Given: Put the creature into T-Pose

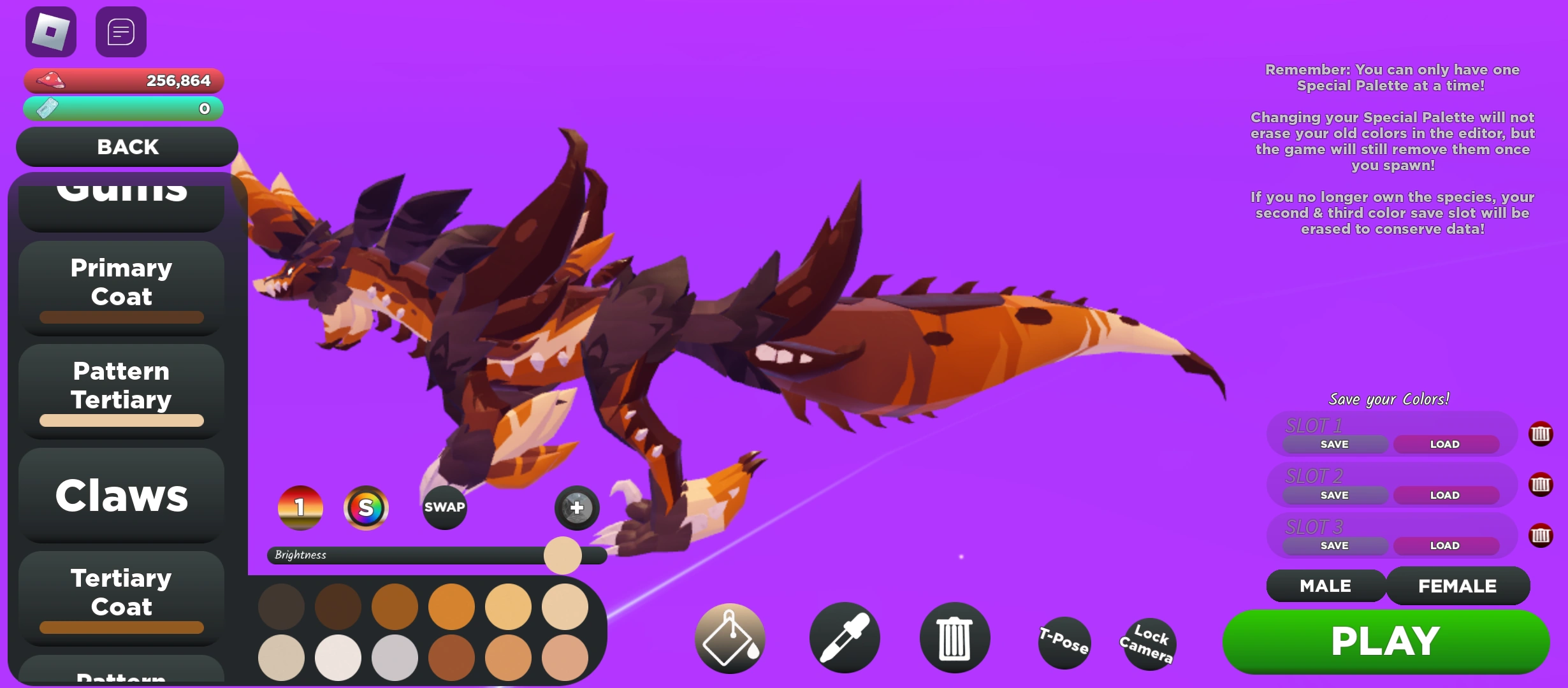Looking at the screenshot, I should [1064, 643].
